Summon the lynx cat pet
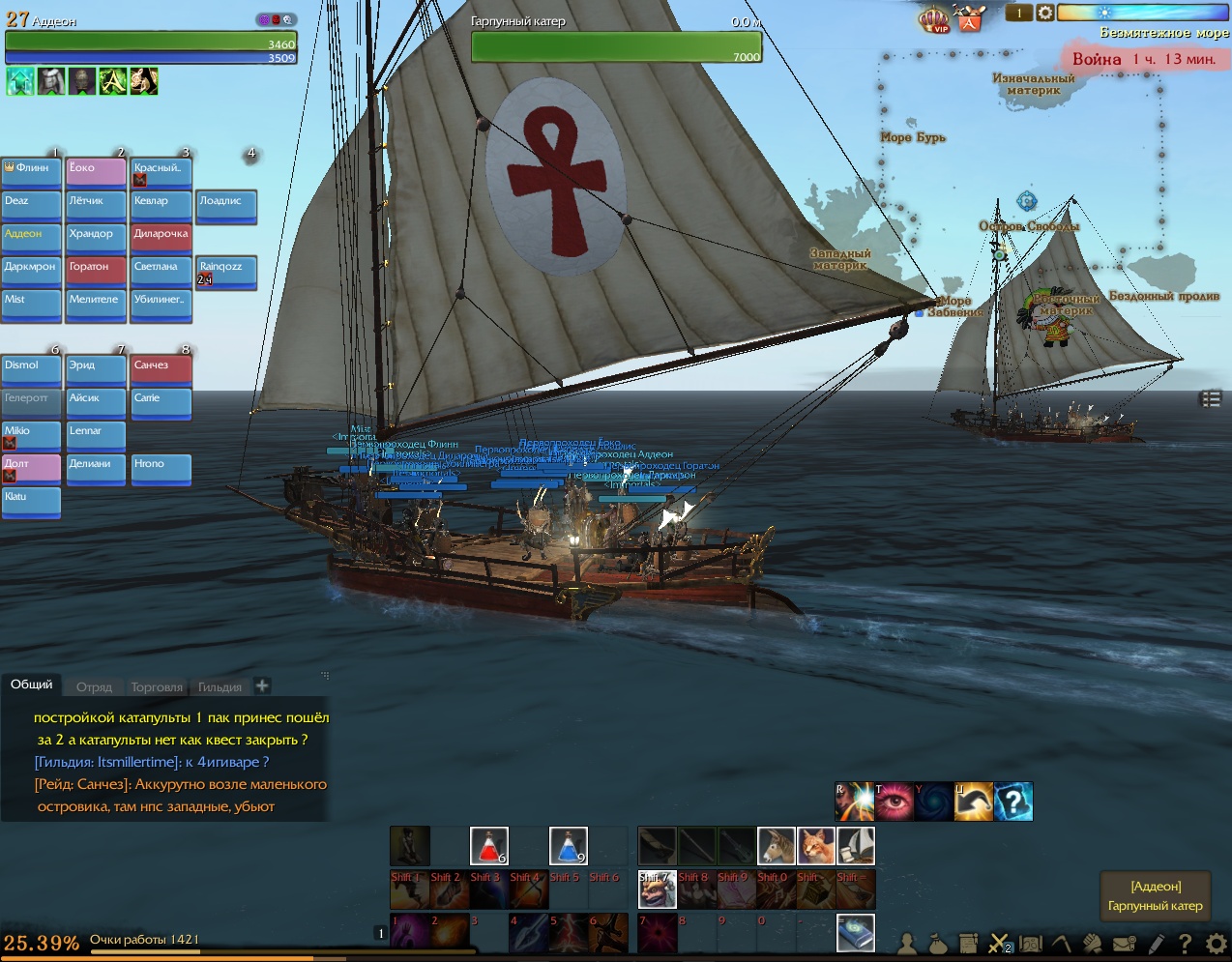1232x962 pixels. tap(815, 846)
